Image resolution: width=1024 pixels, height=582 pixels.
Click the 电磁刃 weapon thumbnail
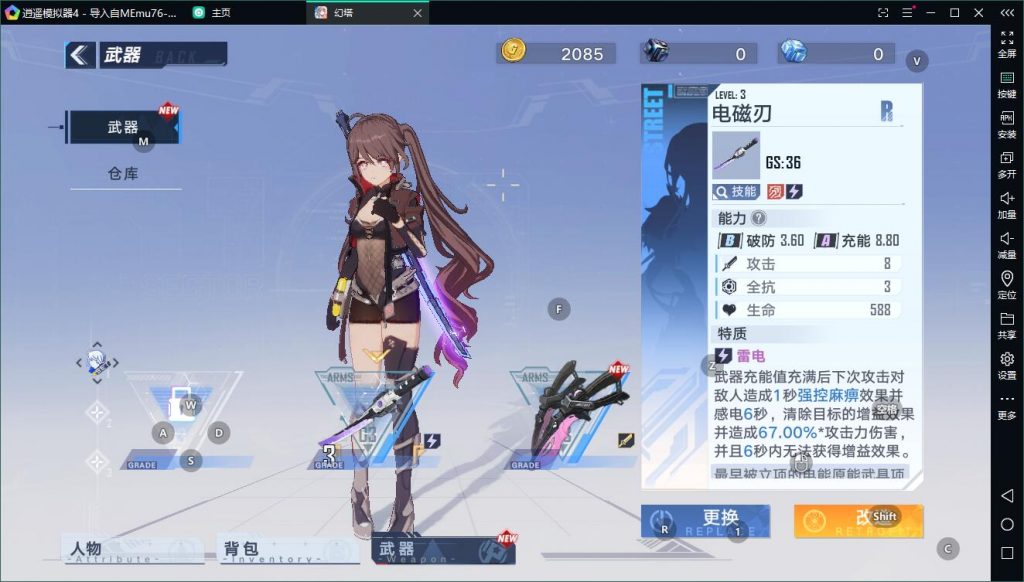point(735,156)
